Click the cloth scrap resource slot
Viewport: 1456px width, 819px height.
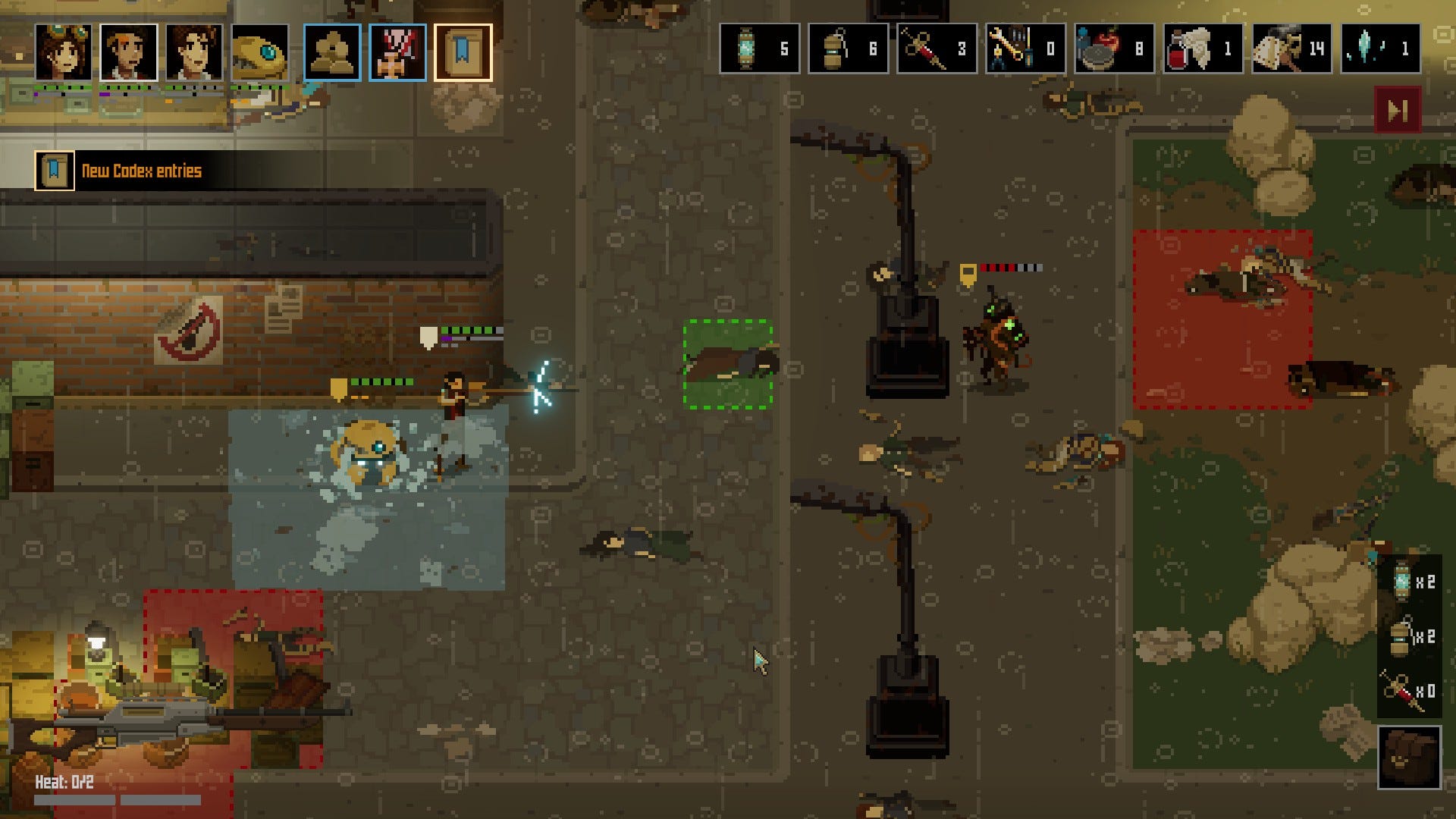pyautogui.click(x=1291, y=49)
